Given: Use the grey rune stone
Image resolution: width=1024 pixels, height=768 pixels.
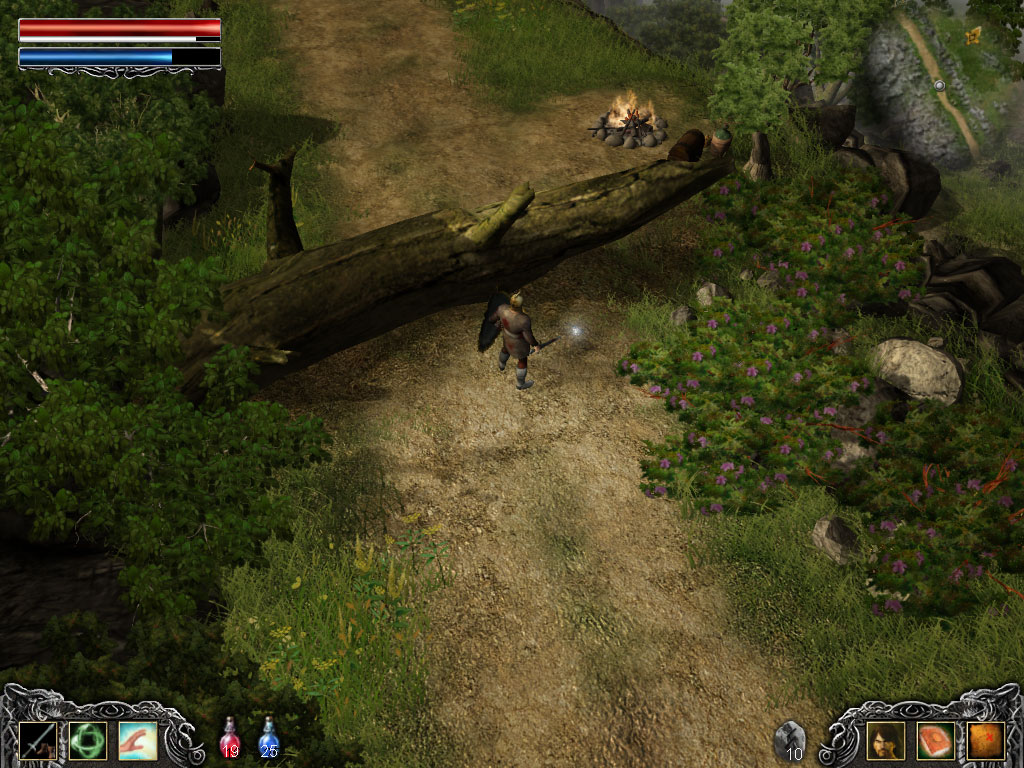Looking at the screenshot, I should click(790, 739).
